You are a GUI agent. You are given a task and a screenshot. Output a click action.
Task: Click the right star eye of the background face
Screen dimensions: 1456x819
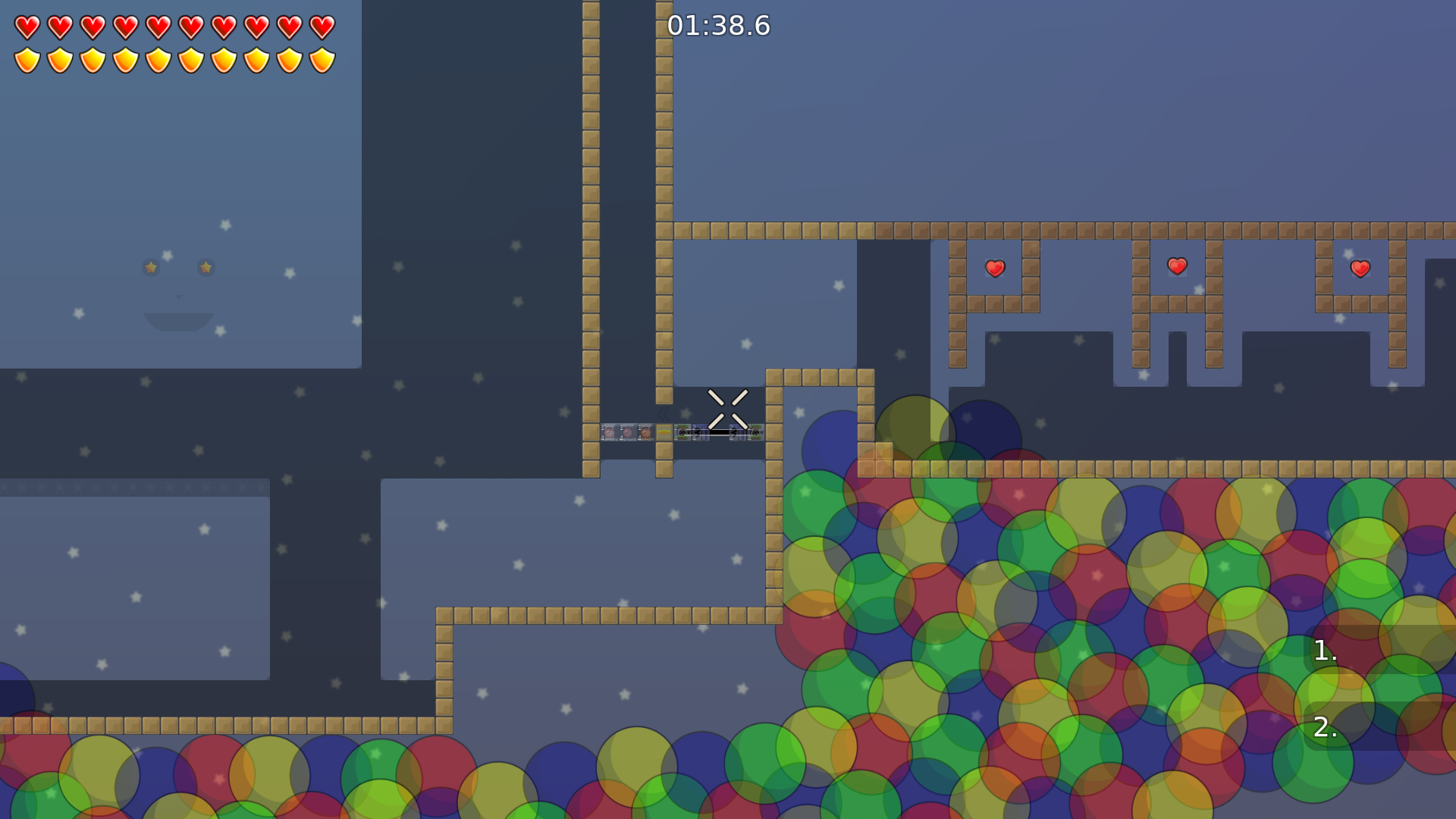pos(205,267)
